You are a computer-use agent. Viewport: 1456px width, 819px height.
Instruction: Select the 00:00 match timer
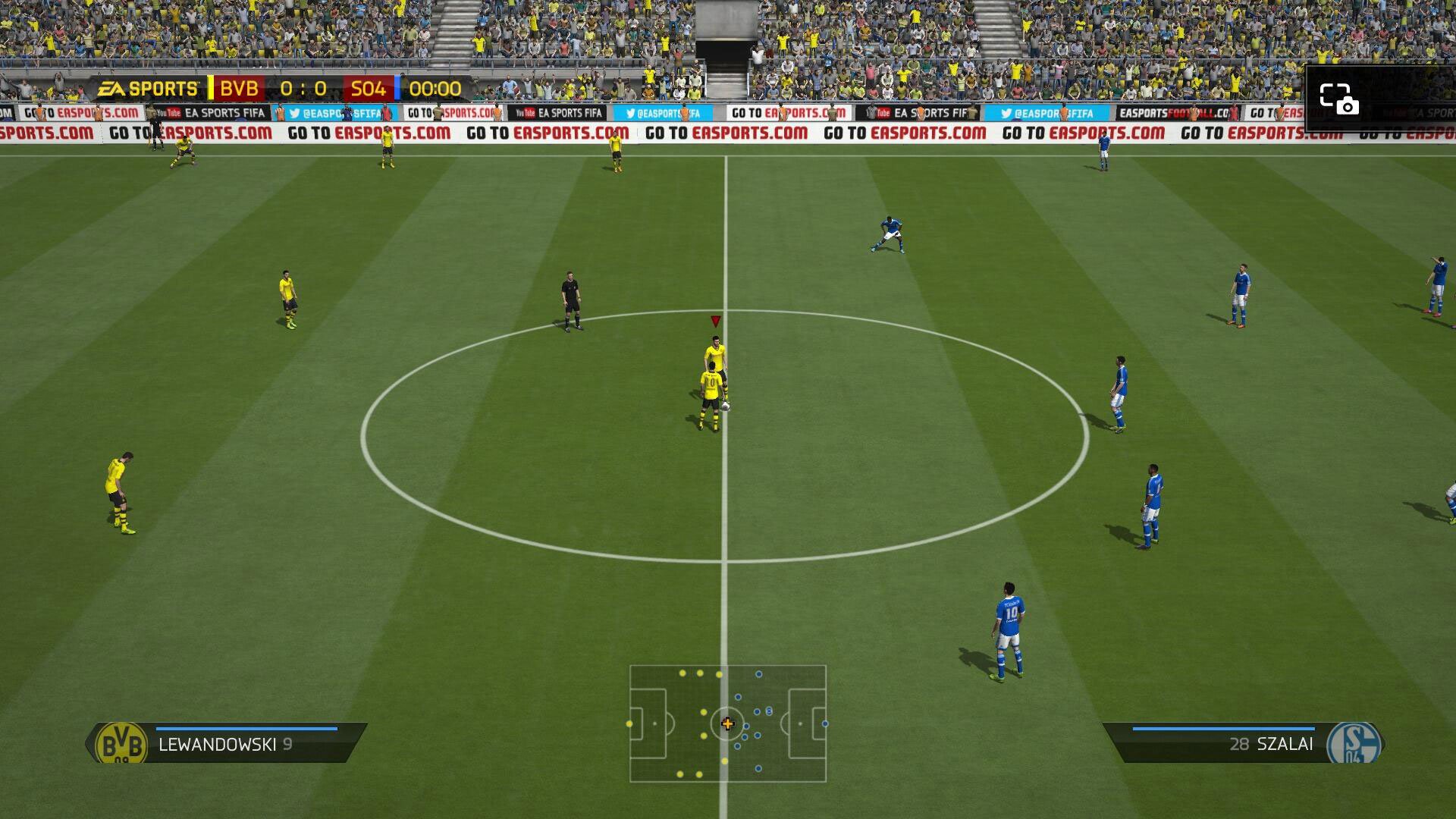coord(438,88)
